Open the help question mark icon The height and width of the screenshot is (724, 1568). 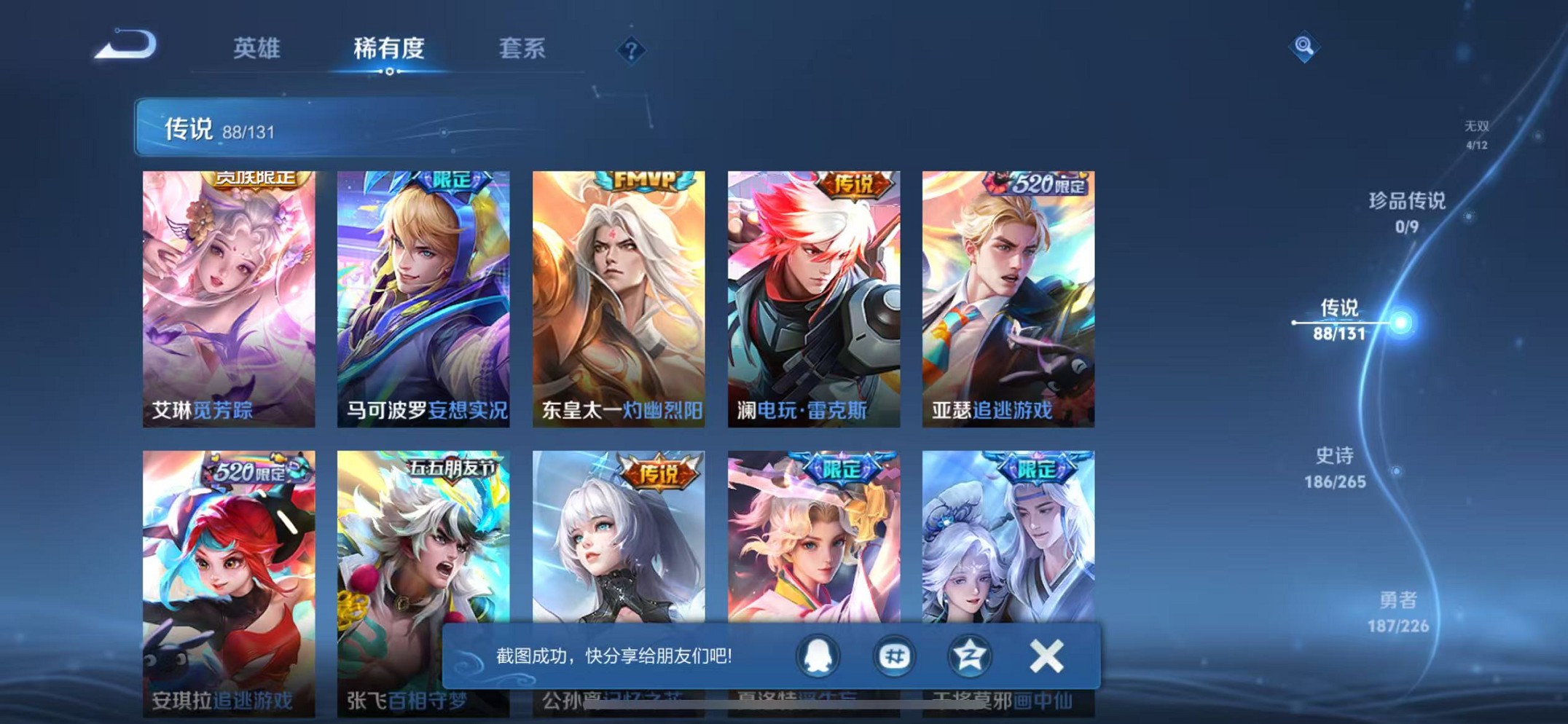tap(631, 50)
